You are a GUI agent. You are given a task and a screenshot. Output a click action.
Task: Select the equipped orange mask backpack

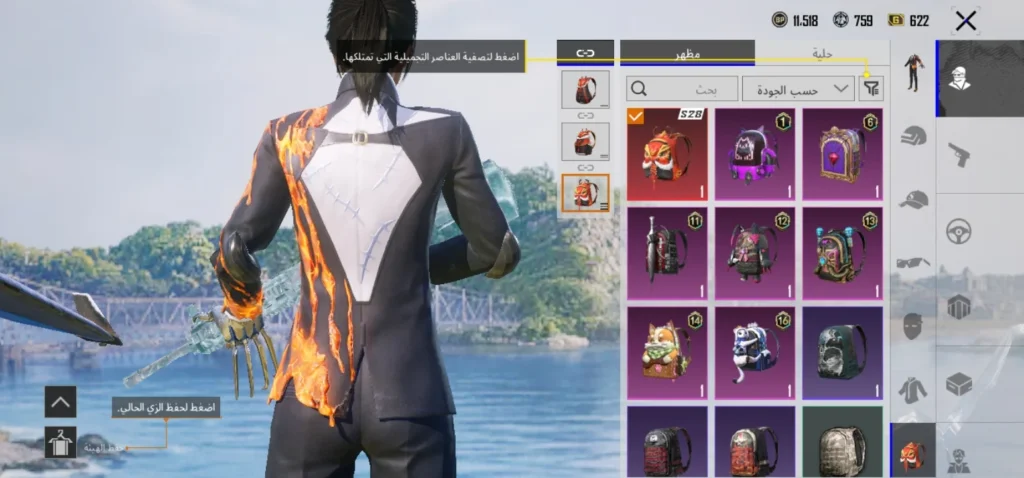pyautogui.click(x=667, y=154)
